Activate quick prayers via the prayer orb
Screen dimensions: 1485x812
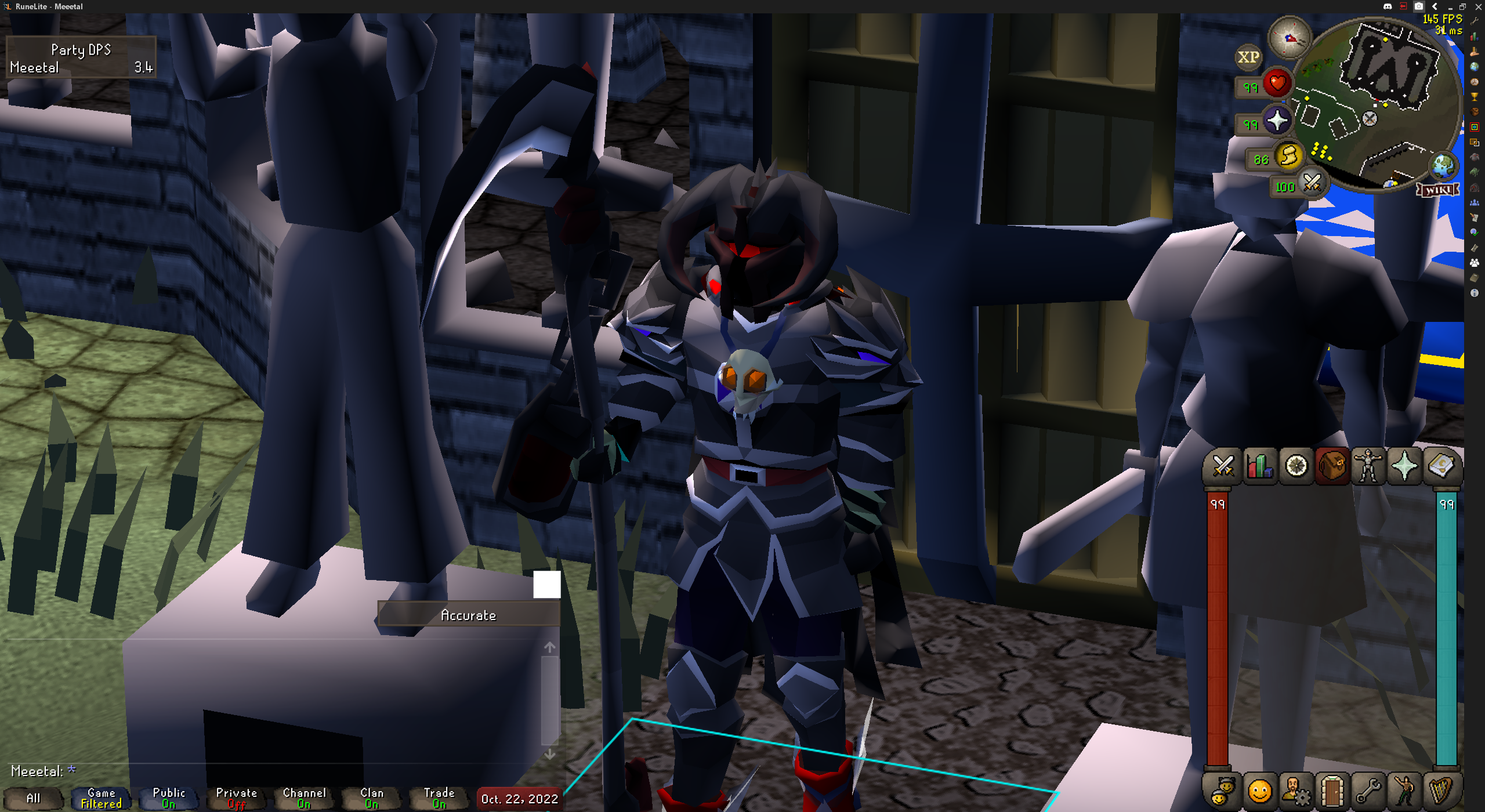tap(1277, 121)
